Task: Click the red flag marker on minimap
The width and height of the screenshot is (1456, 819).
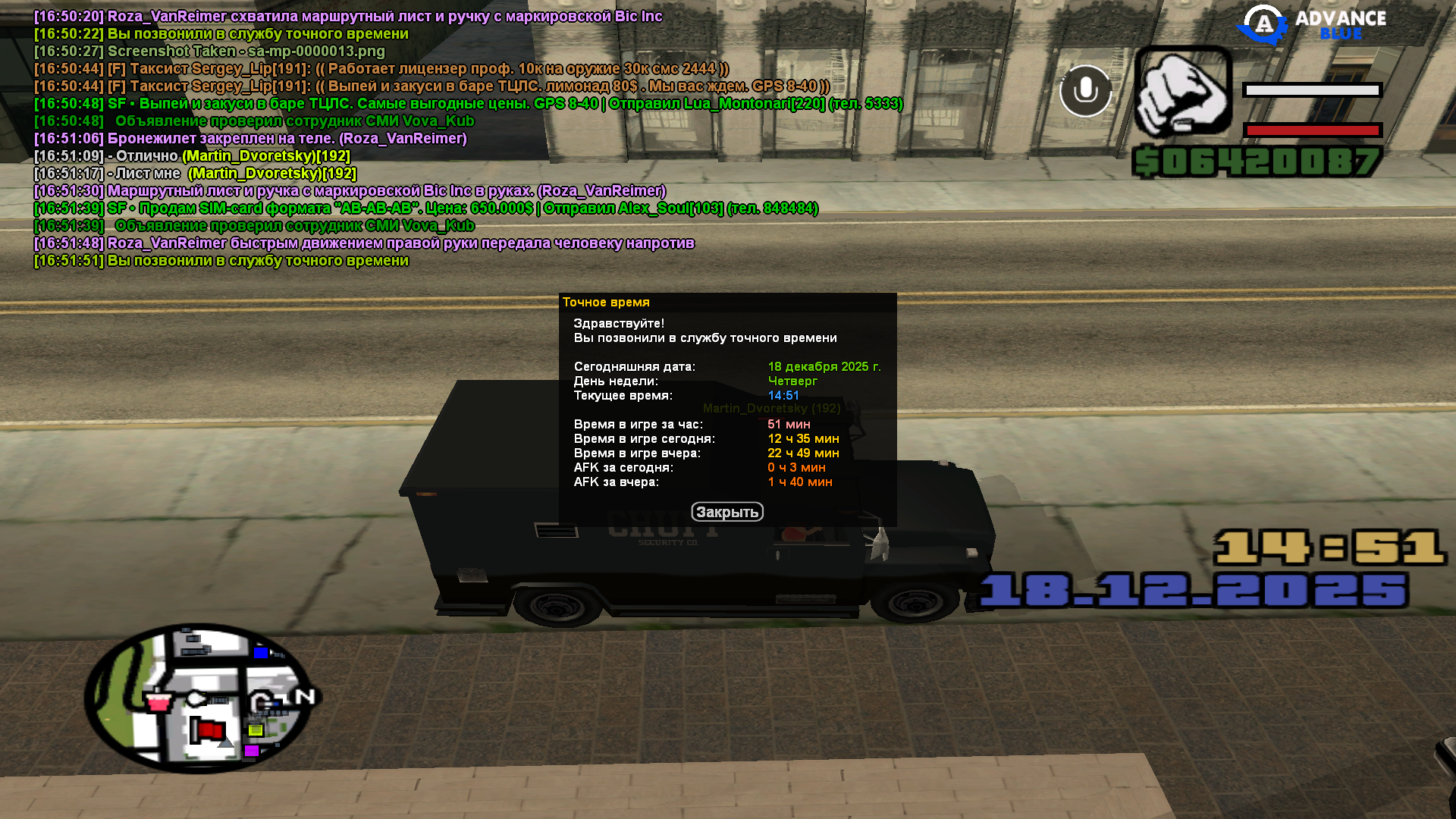Action: point(207,731)
